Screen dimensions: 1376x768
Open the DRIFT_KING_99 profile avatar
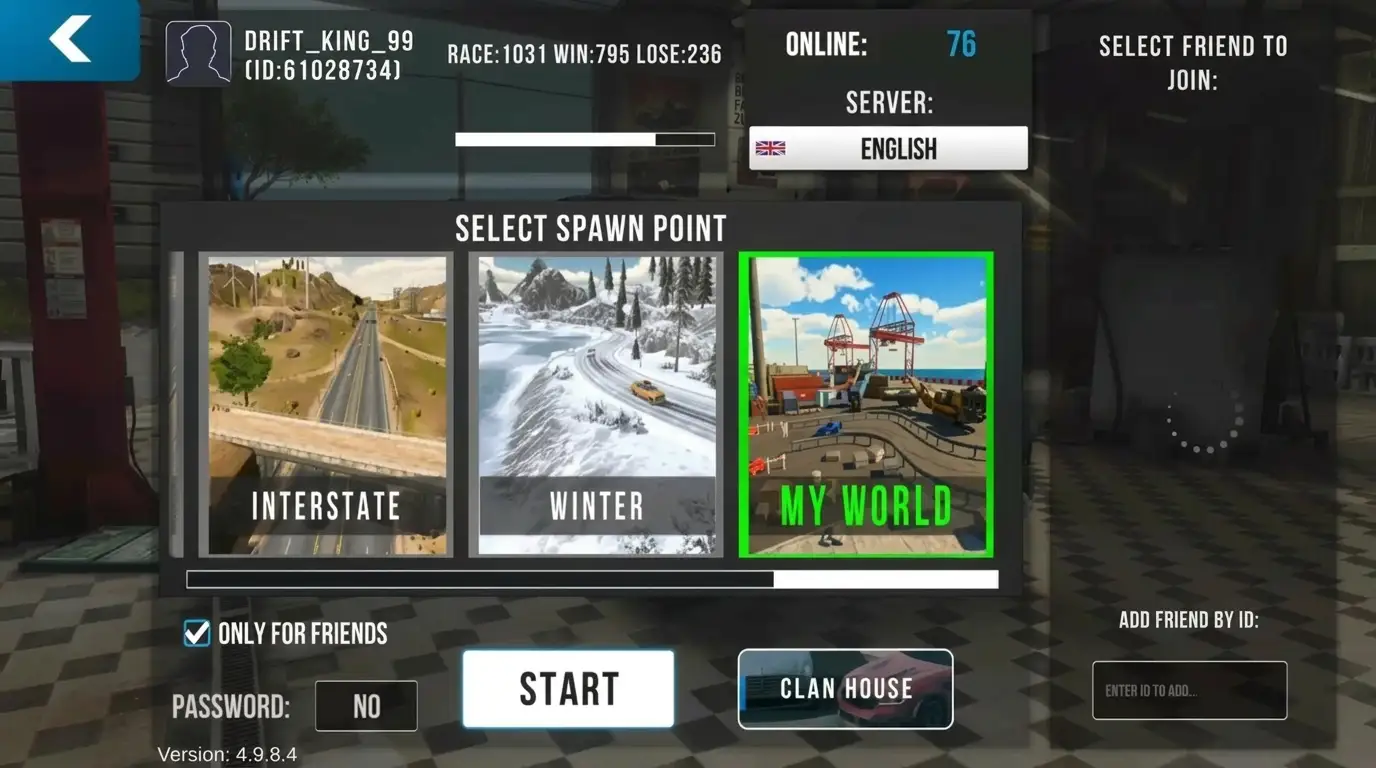(x=197, y=52)
